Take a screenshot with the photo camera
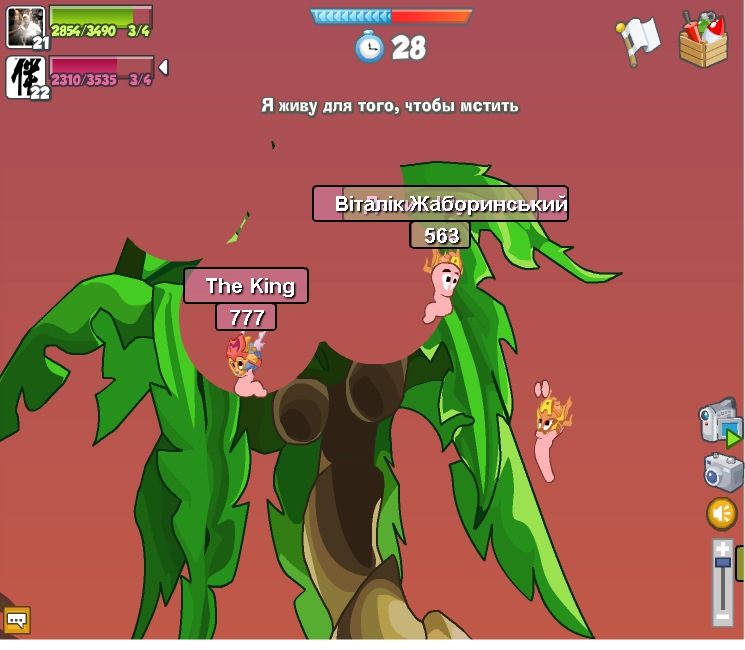Screen dimensions: 745x650 722,471
